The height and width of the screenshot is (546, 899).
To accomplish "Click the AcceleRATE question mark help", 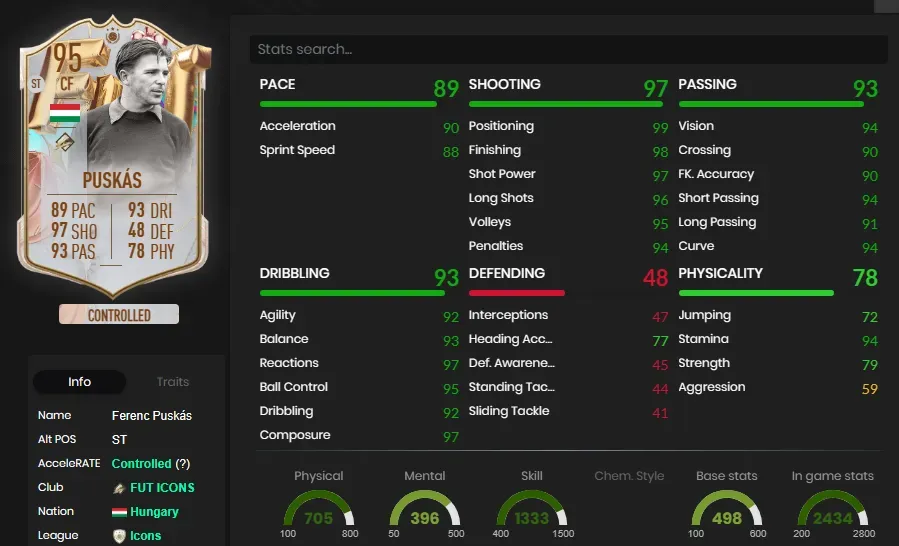I will pos(182,463).
